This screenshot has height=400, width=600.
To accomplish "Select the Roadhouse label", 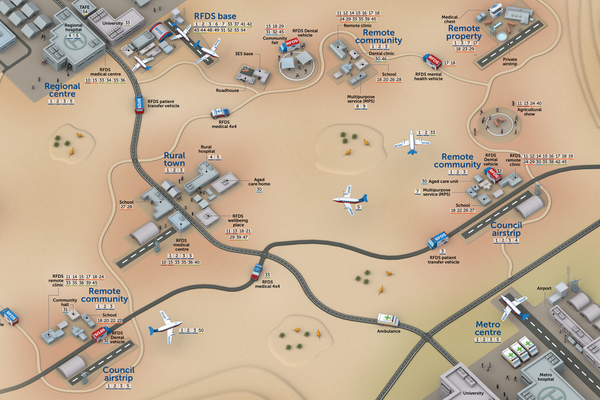I will coord(228,90).
